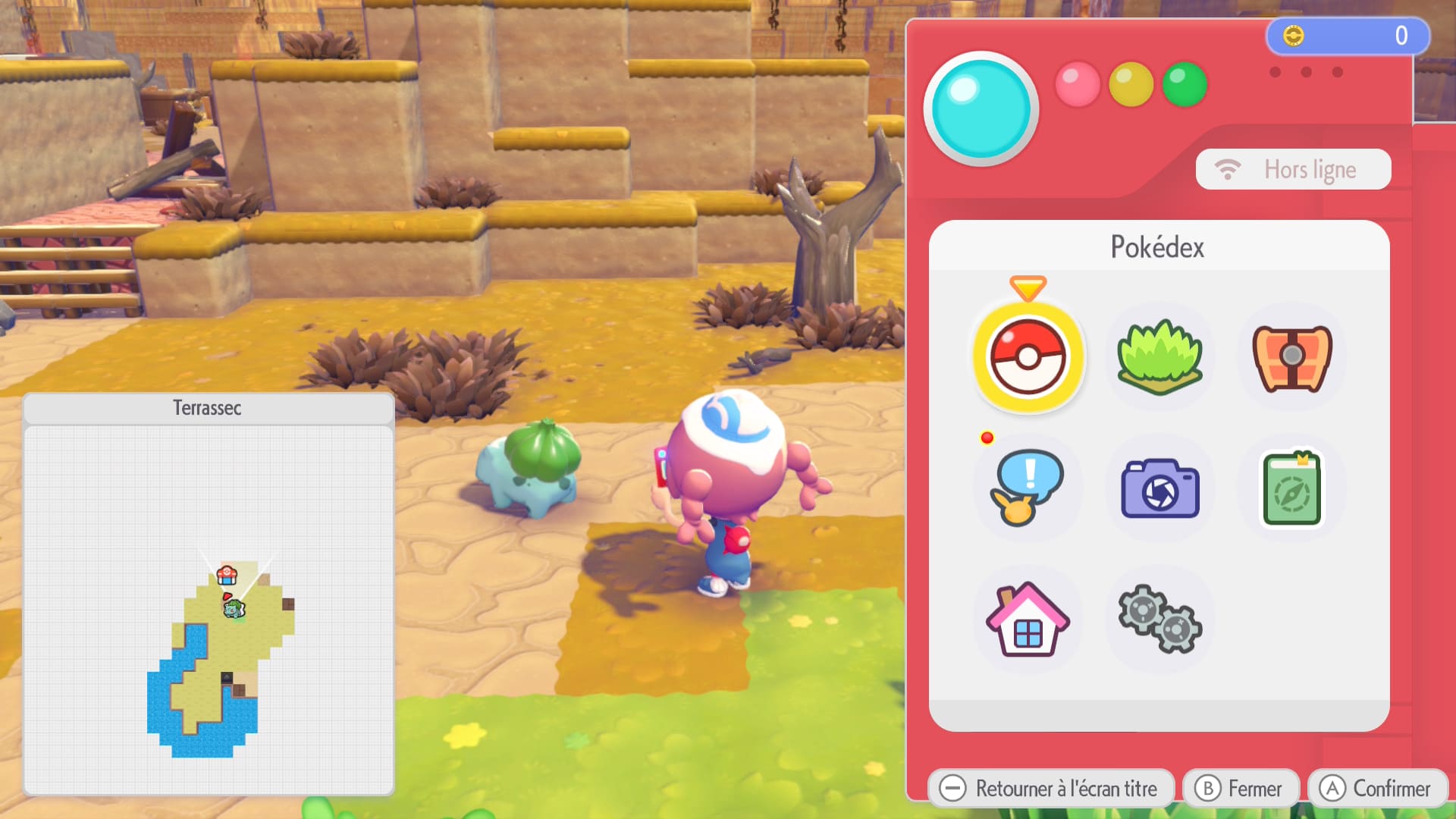Click the Retourner à l'écran titre button
Screen dimensions: 1456x819
pyautogui.click(x=1050, y=789)
